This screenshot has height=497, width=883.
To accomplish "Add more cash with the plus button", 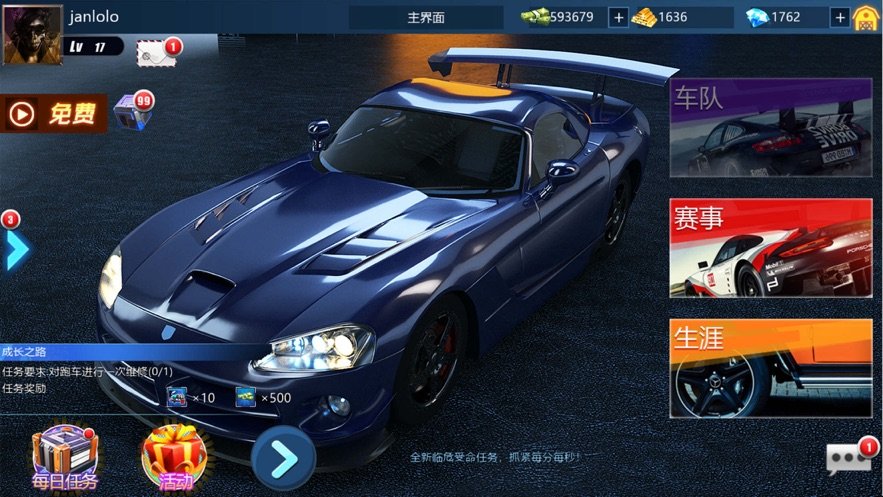I will click(618, 17).
